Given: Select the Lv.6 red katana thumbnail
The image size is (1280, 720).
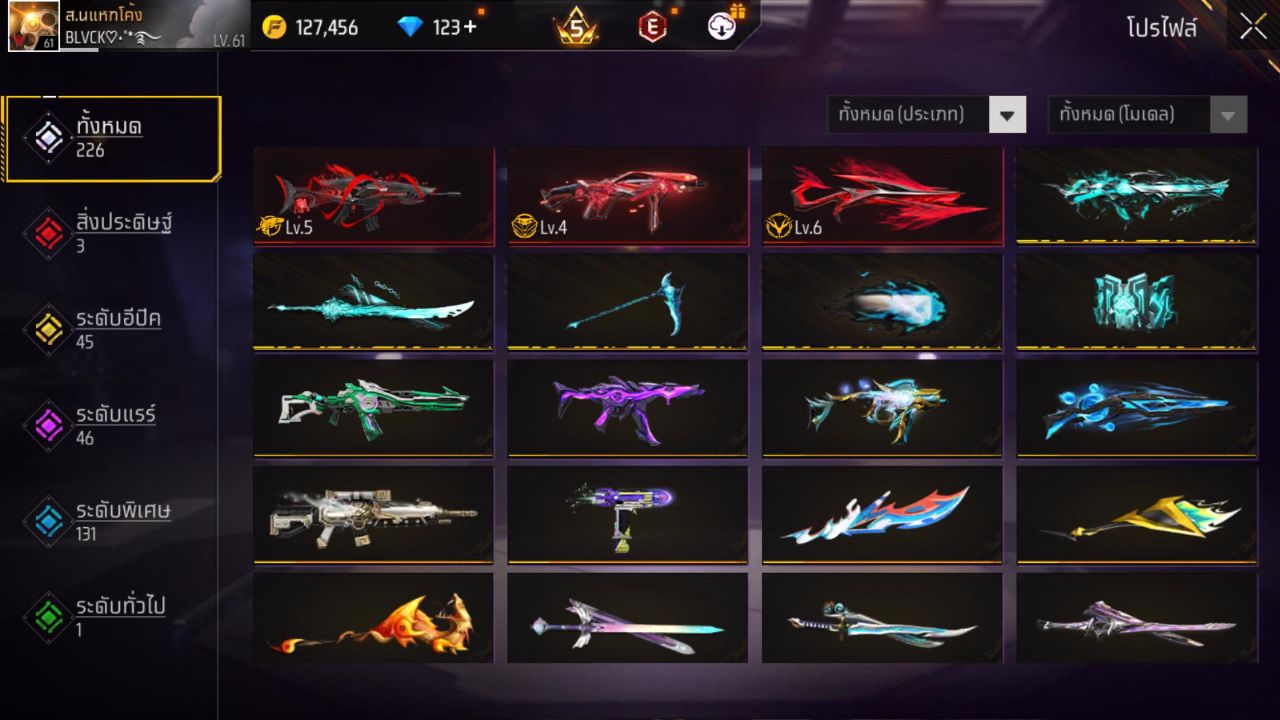Looking at the screenshot, I should [x=882, y=196].
